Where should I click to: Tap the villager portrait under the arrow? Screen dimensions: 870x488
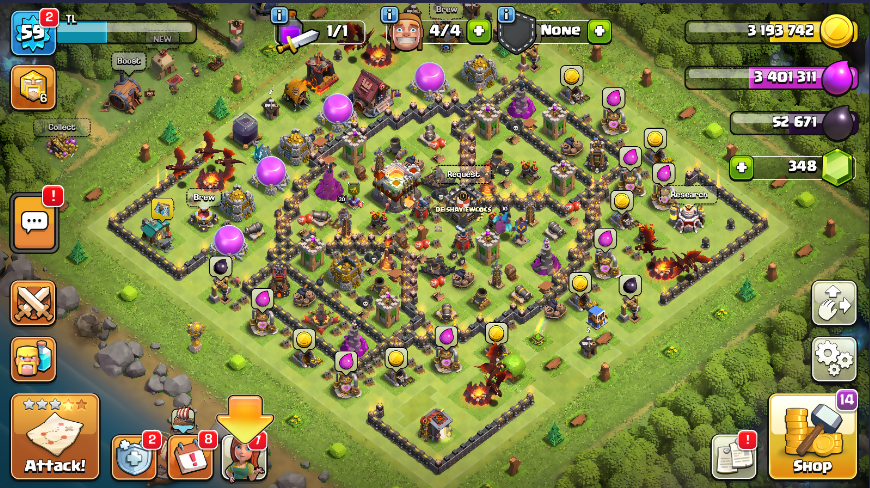tap(244, 457)
